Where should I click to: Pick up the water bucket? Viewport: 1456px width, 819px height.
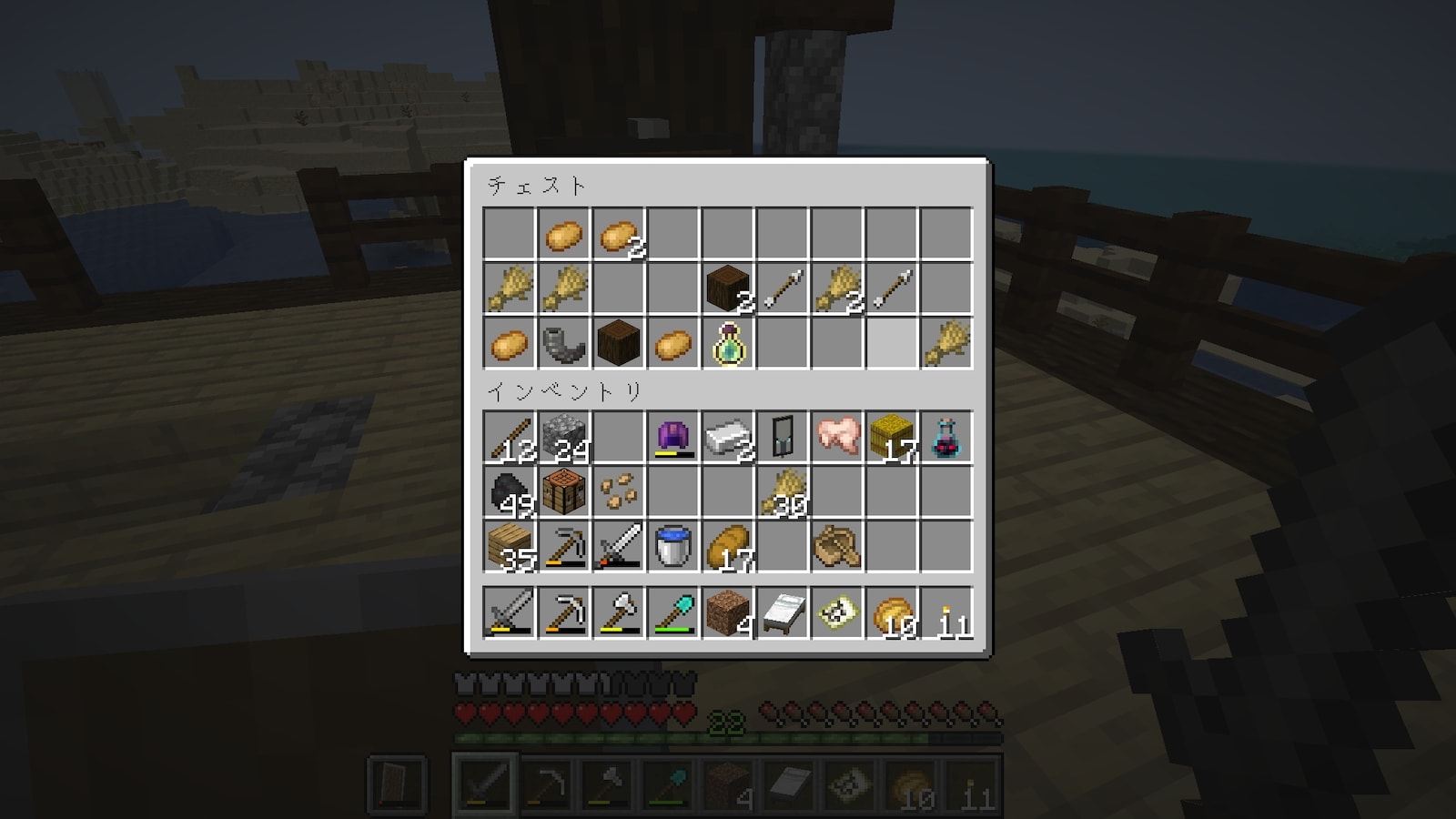pos(672,546)
